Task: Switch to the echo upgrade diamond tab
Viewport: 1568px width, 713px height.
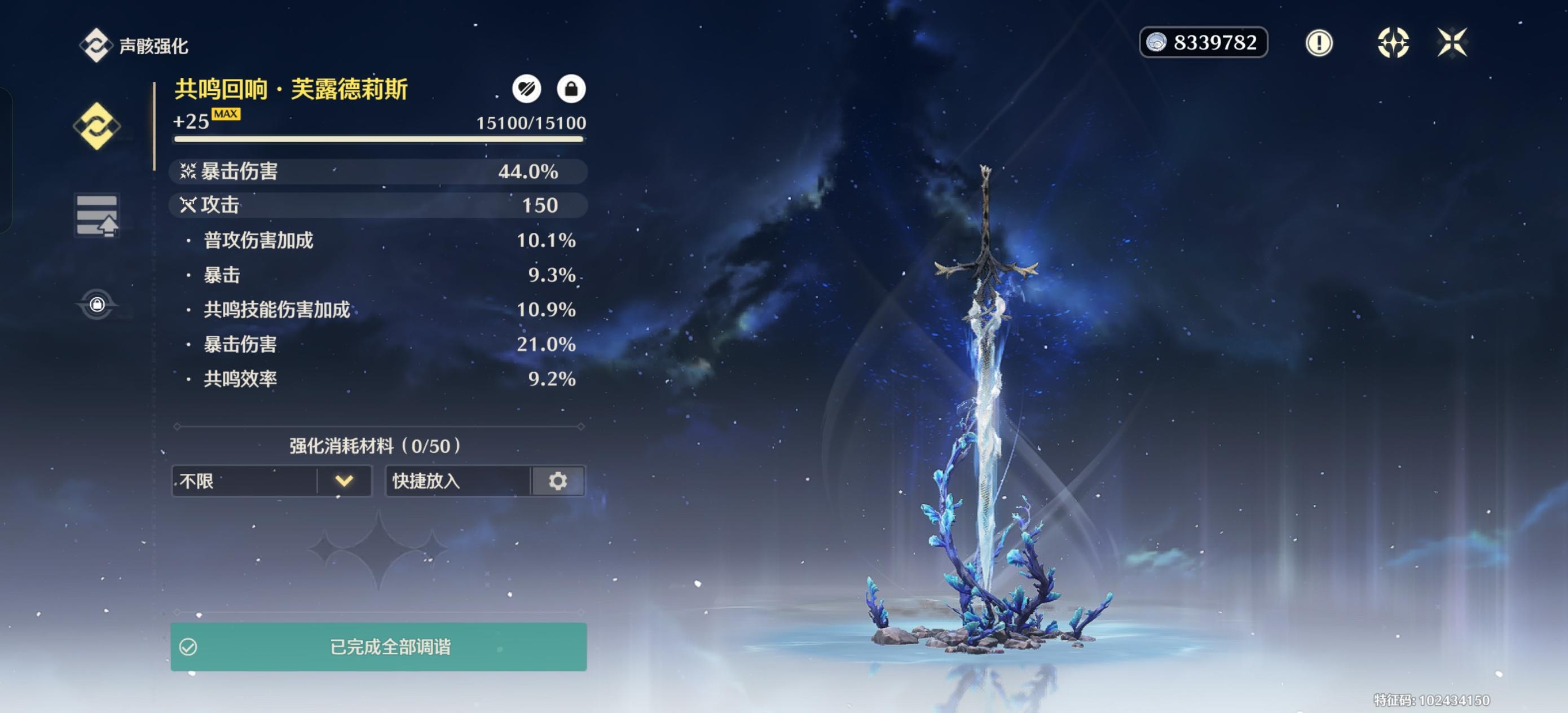Action: [97, 126]
